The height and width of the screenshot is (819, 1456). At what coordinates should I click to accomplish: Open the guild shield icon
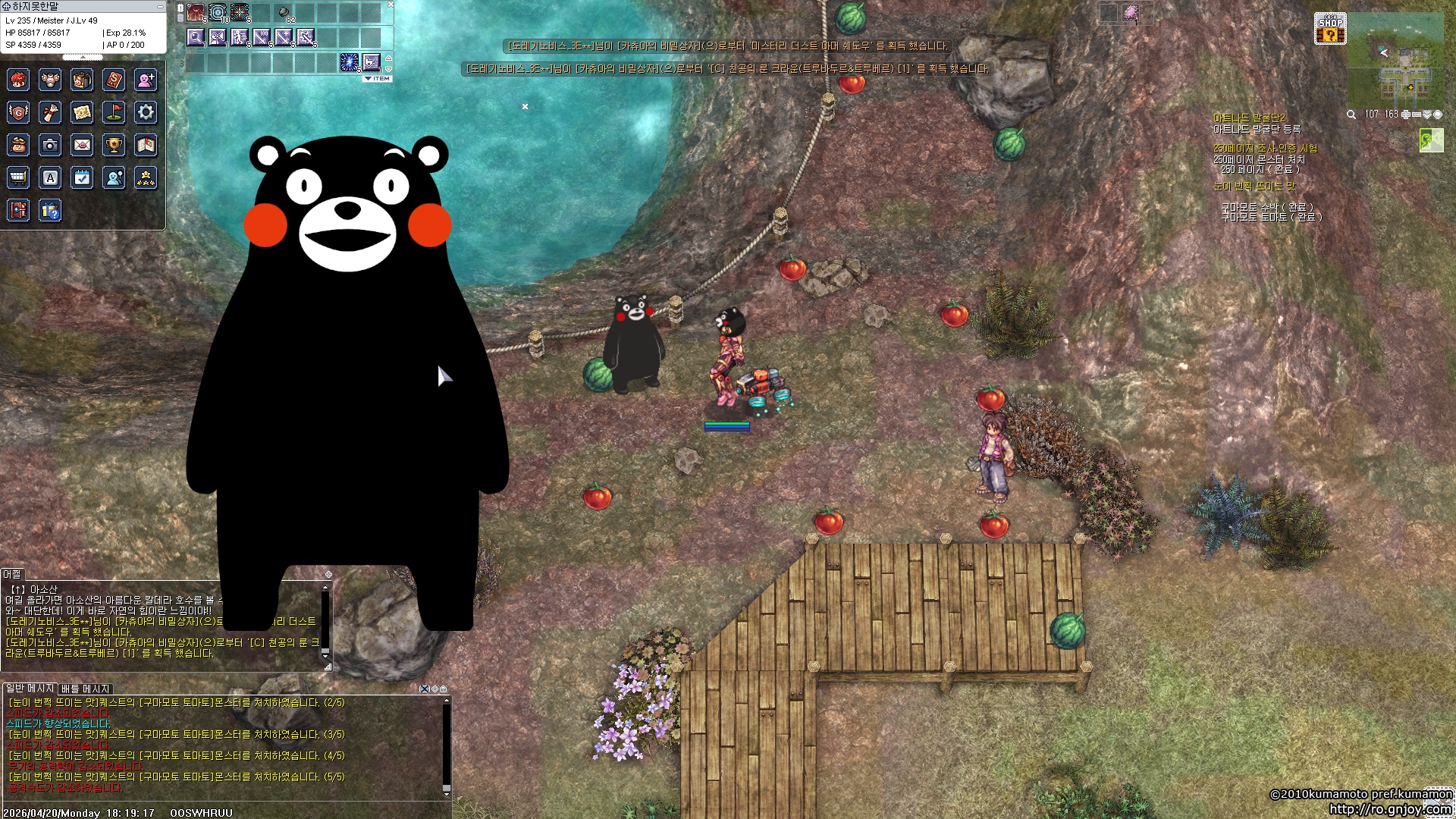pyautogui.click(x=18, y=112)
